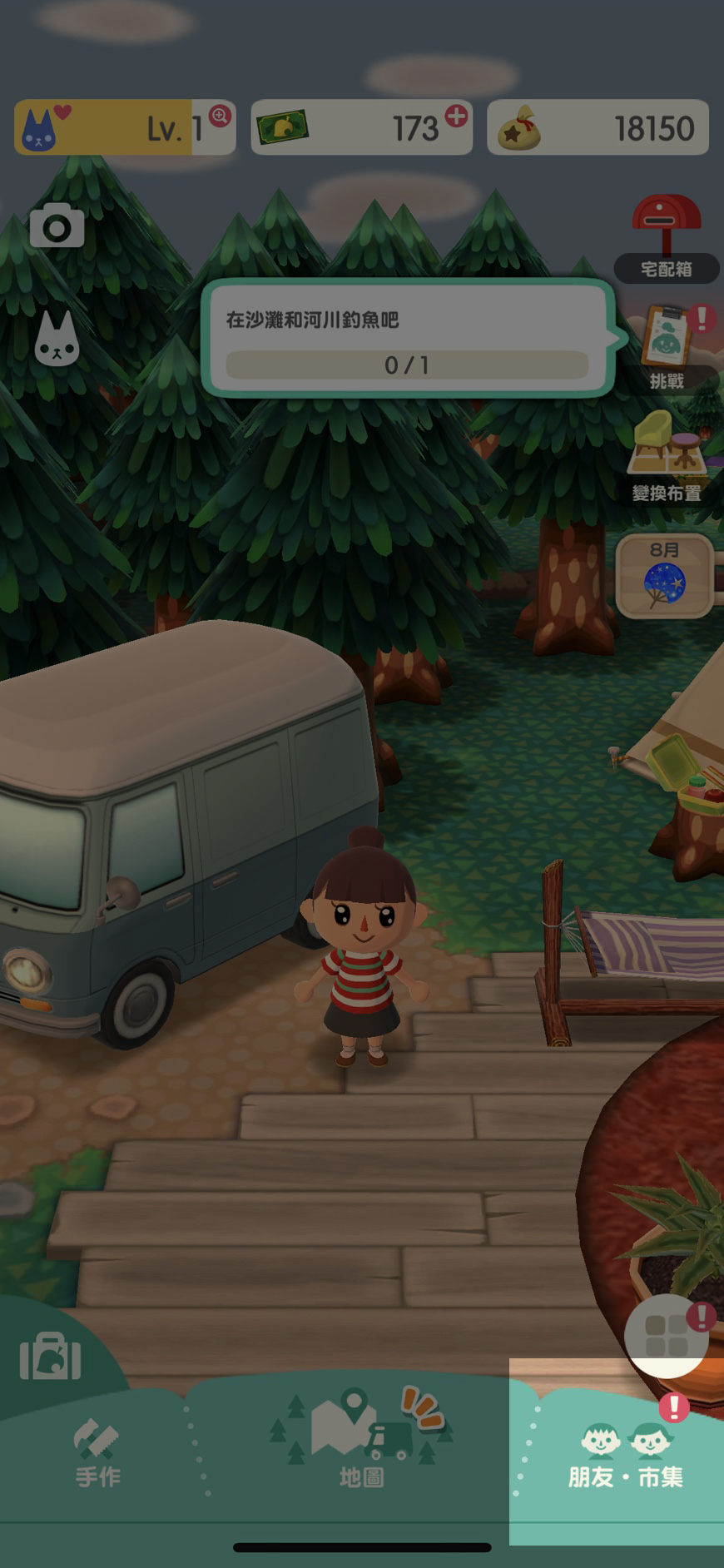Select the fishing goal banner
Viewport: 724px width, 1568px height.
tap(407, 340)
